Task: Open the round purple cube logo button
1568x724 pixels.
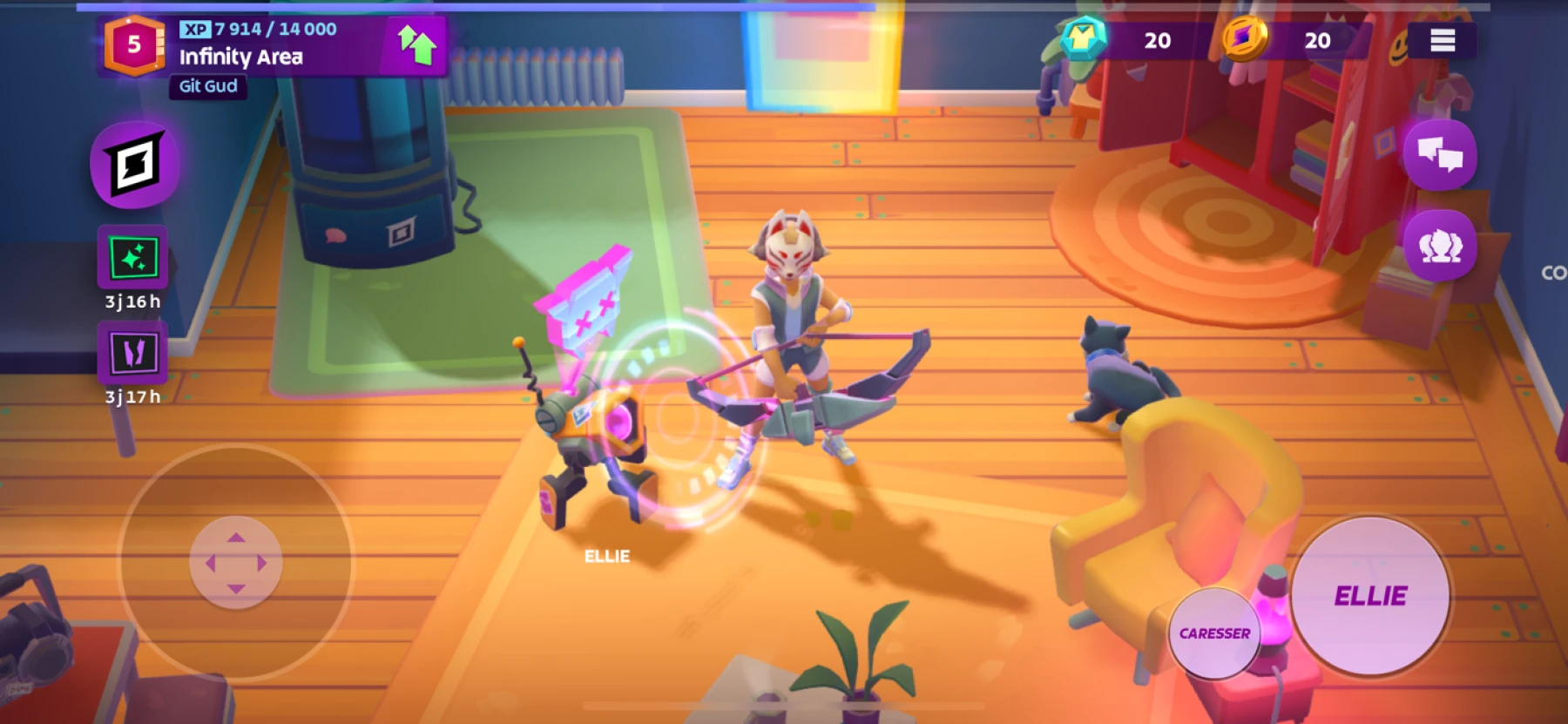Action: coord(135,165)
